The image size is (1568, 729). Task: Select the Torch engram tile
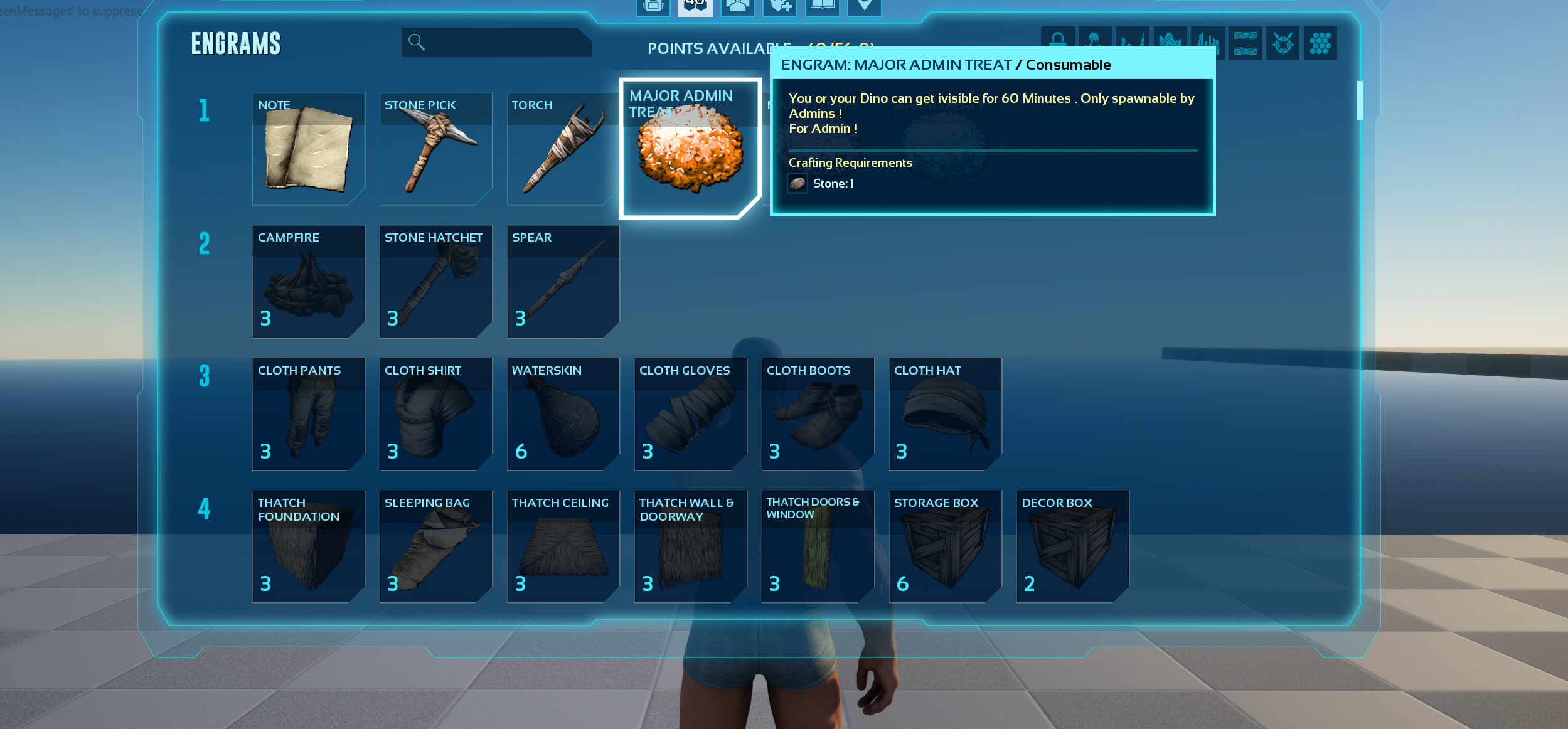[x=562, y=149]
